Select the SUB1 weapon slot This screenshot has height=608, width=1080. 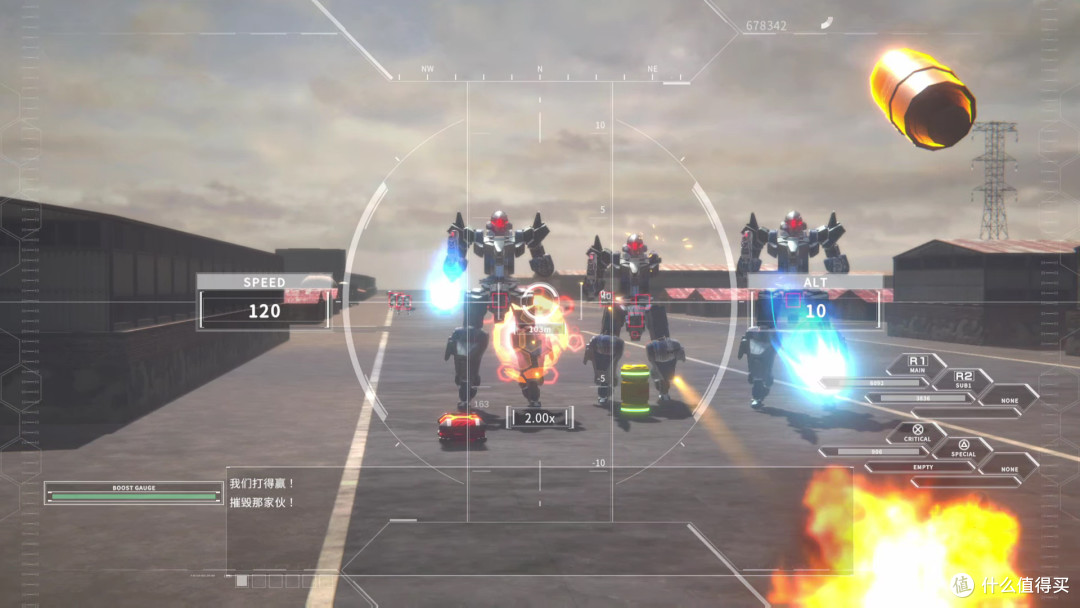[x=962, y=379]
